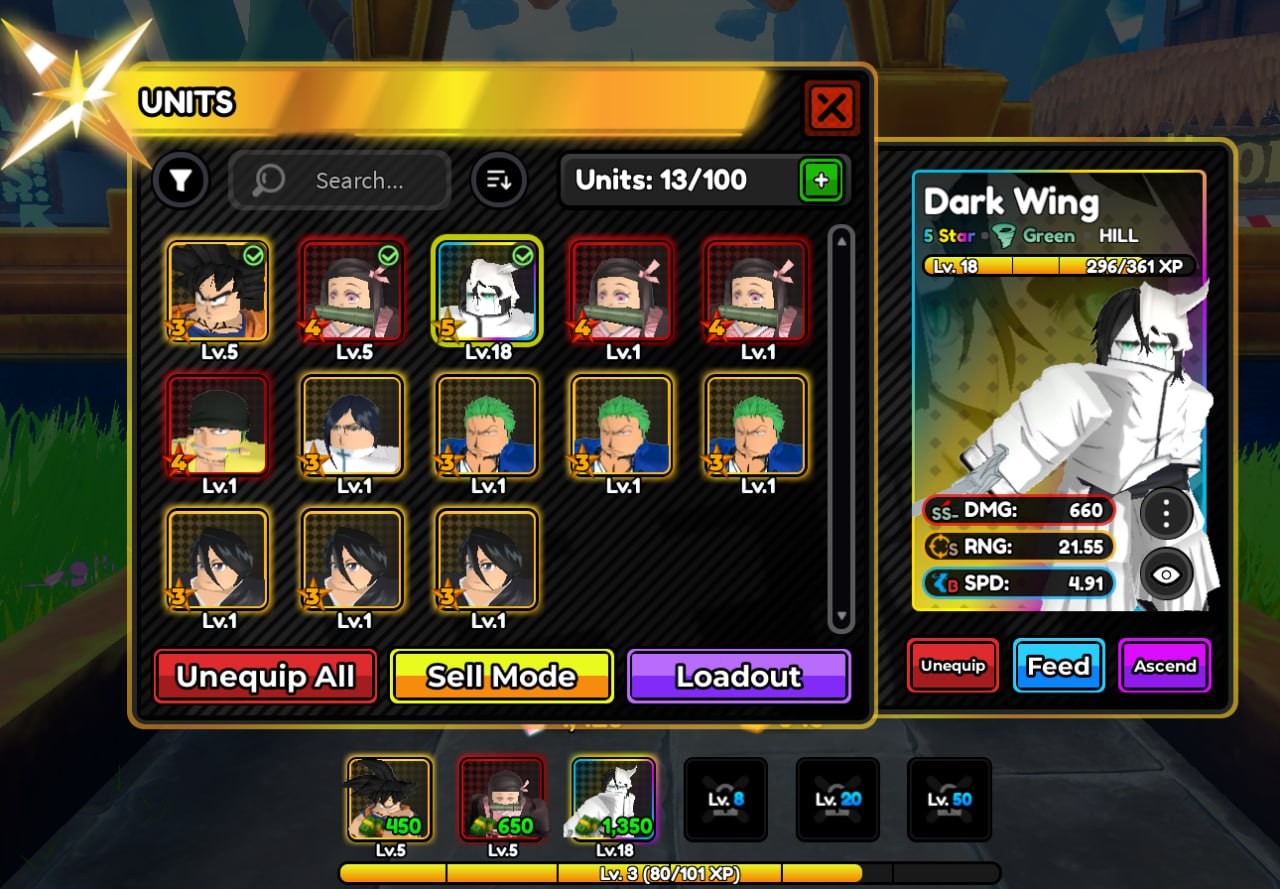1280x889 pixels.
Task: Click the locked Lv. 50 hotbar slot
Action: click(949, 798)
